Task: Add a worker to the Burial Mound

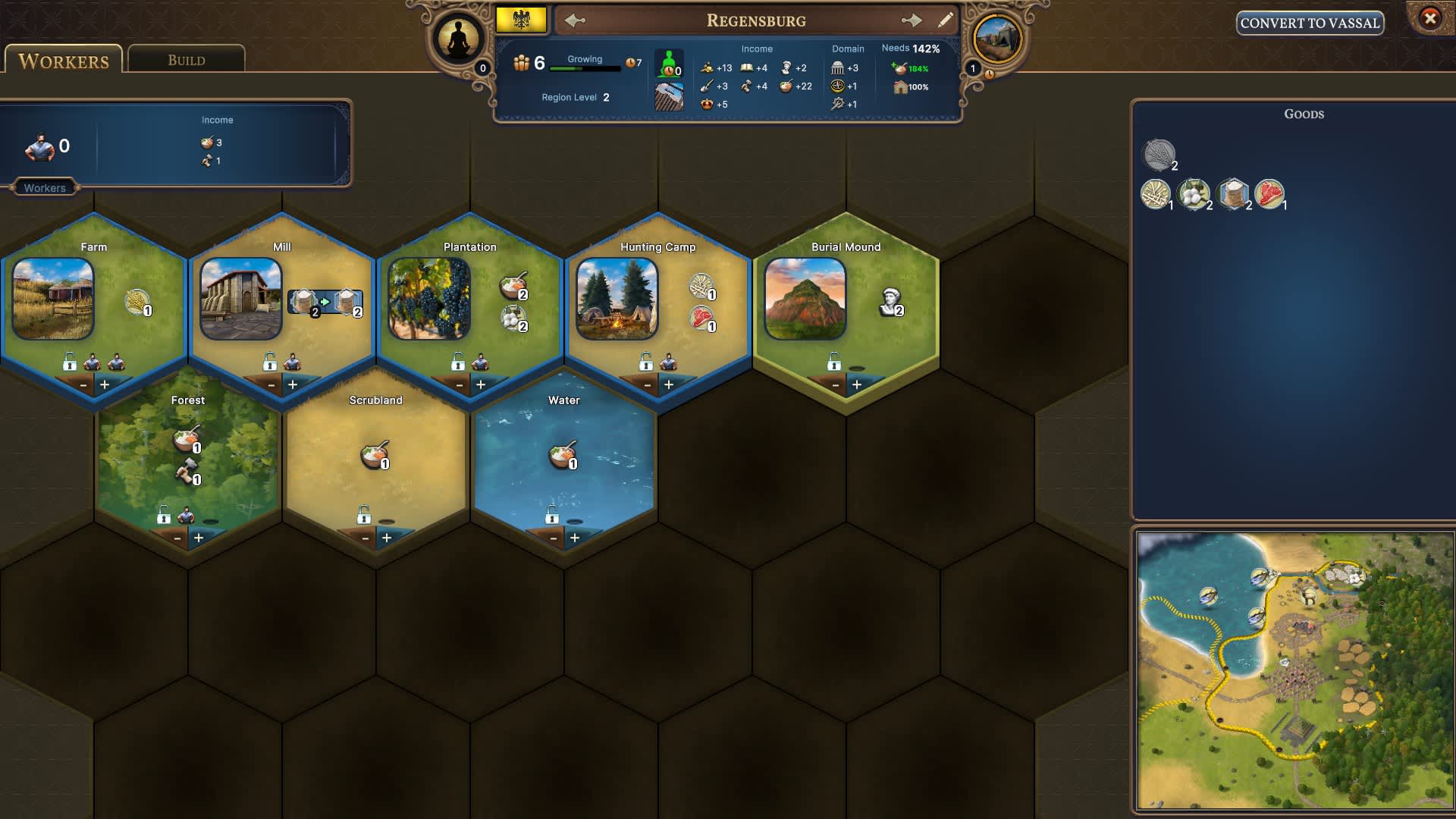Action: 857,384
